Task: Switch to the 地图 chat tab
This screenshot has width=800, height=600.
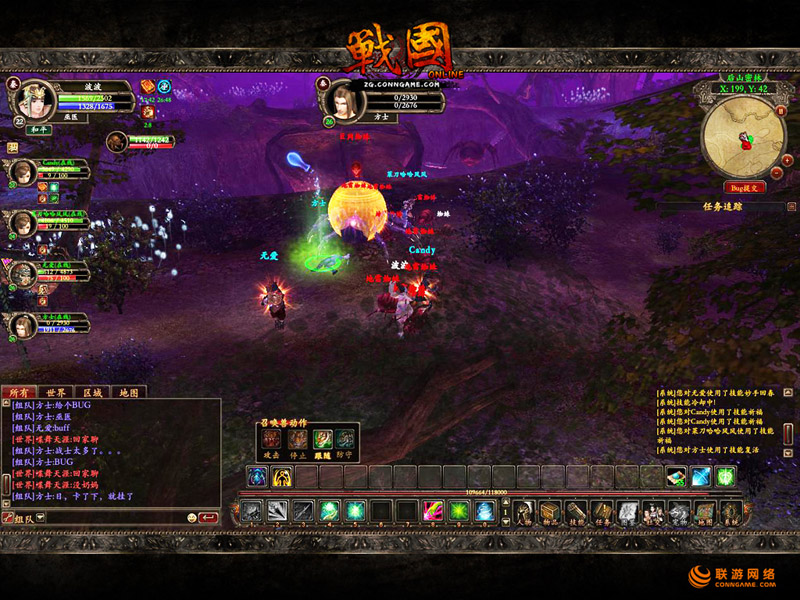Action: tap(127, 392)
